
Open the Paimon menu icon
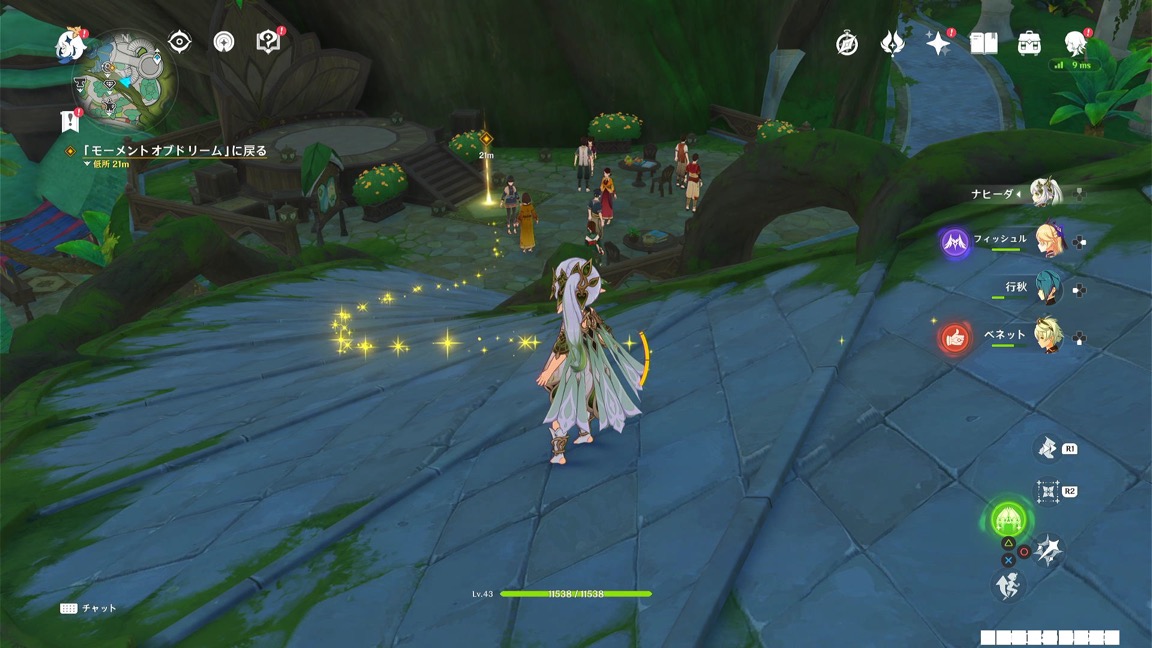[71, 44]
